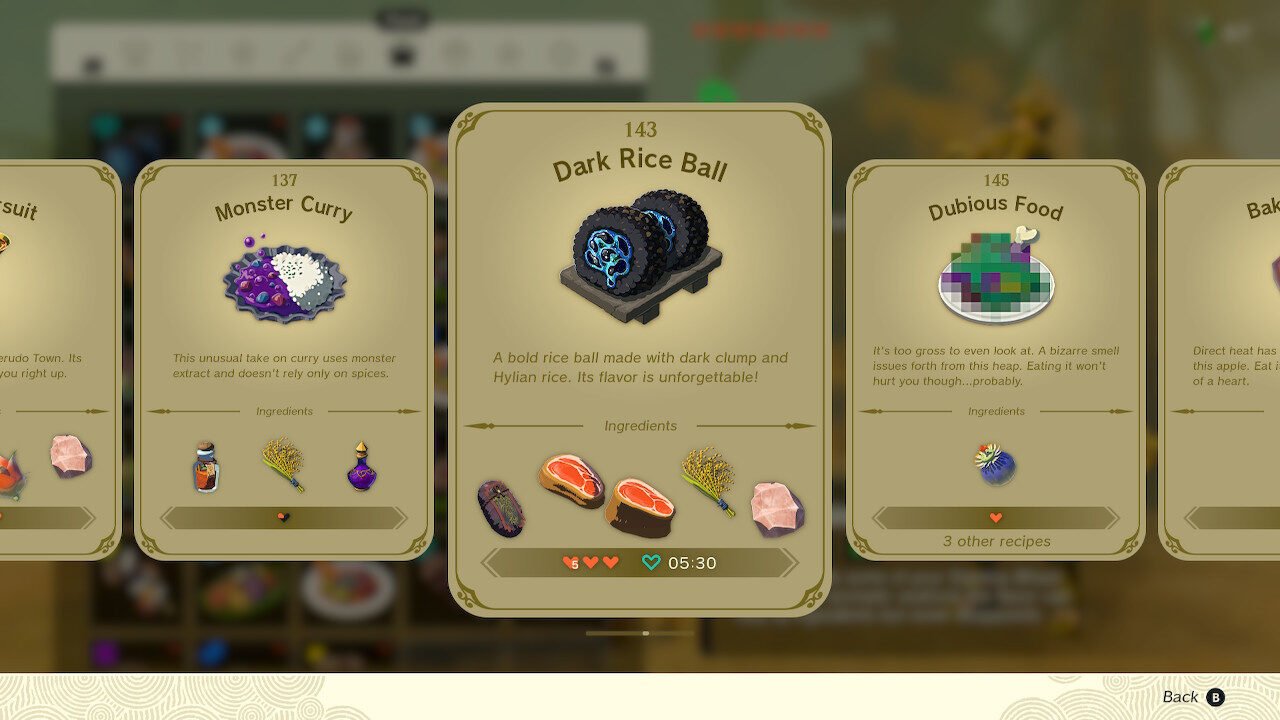Select the Dark Rice Ball recipe card
This screenshot has height=720, width=1280.
click(640, 300)
